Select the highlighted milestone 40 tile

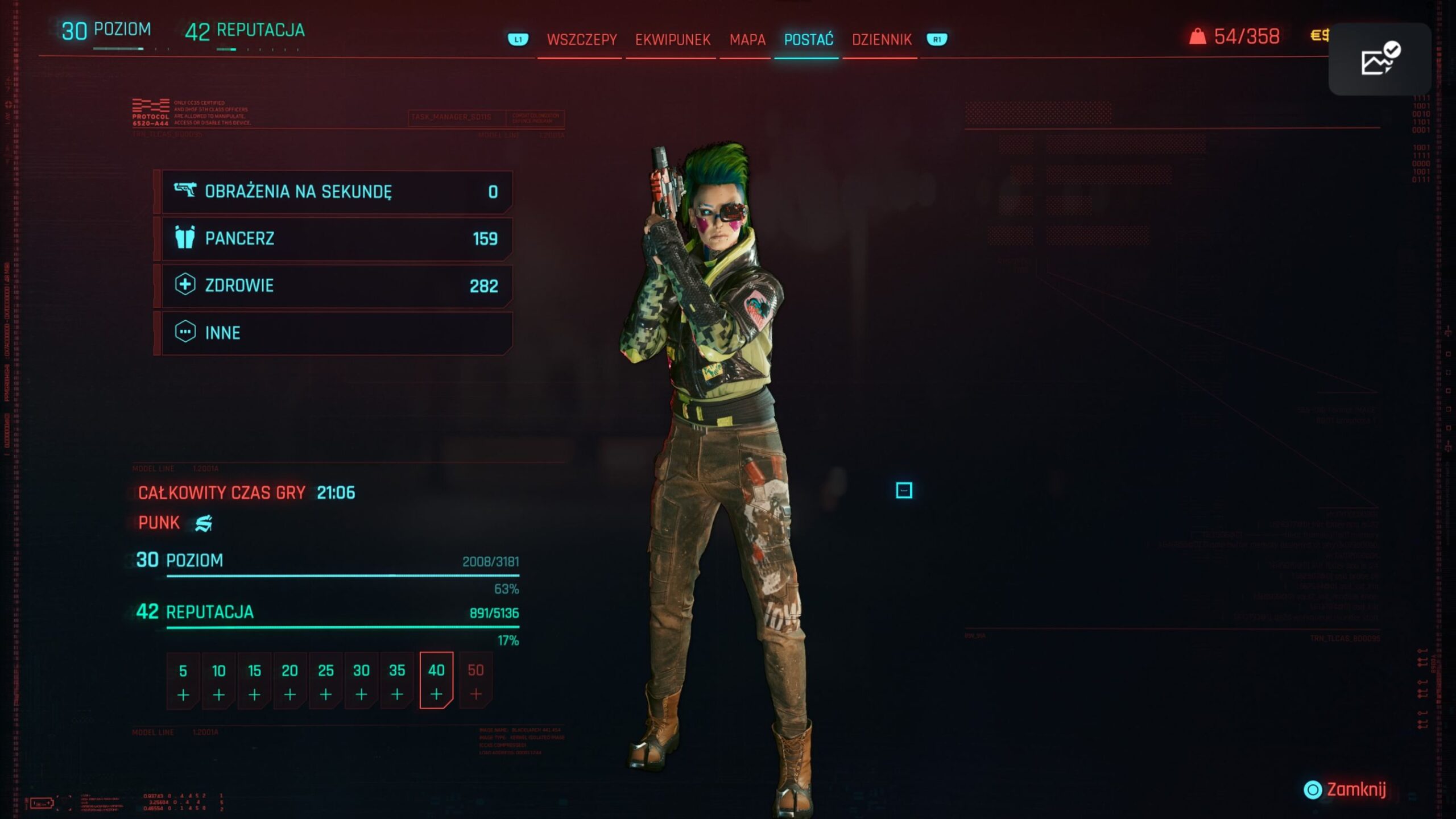point(436,681)
